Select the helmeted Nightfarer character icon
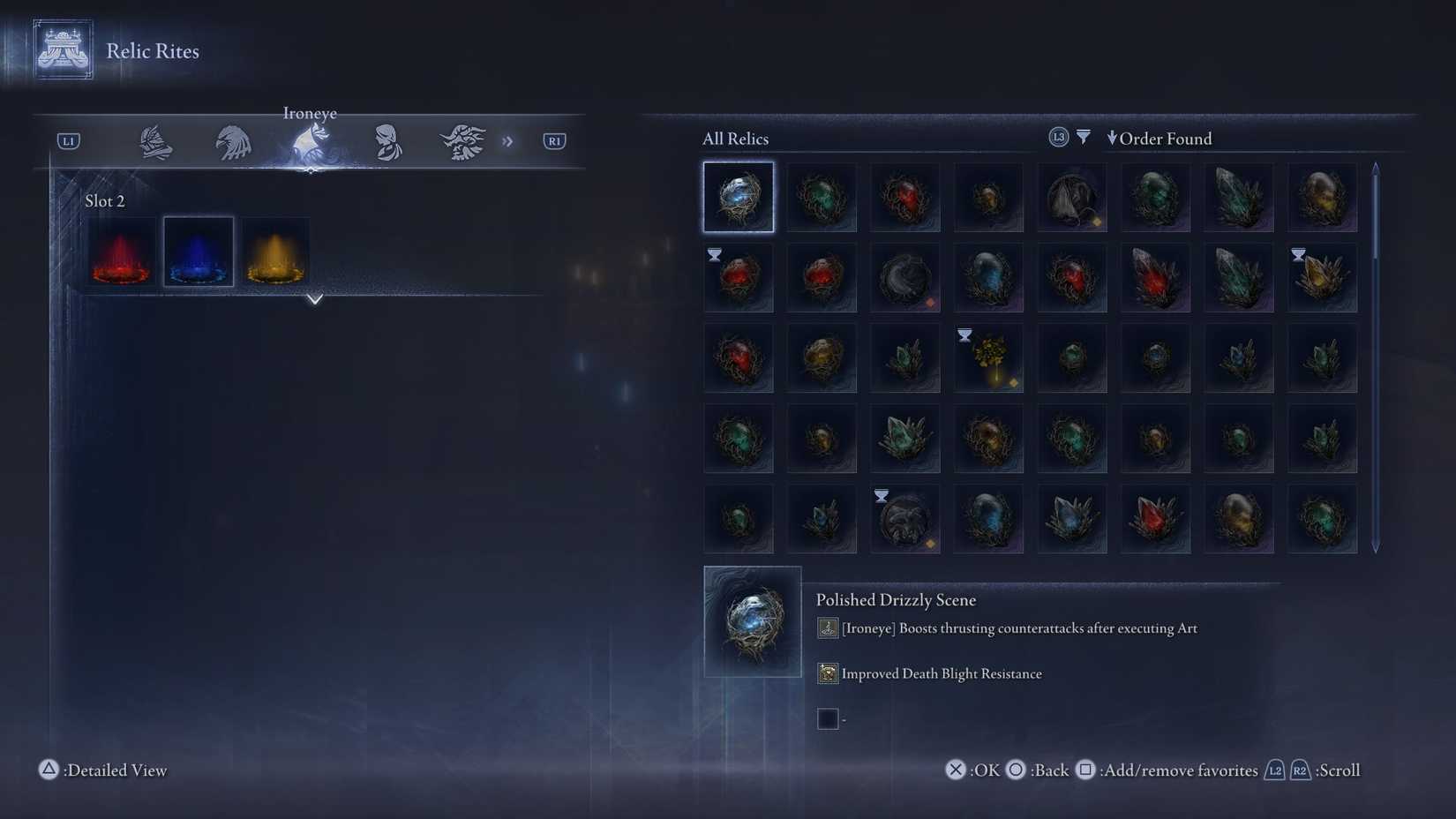 click(x=154, y=140)
